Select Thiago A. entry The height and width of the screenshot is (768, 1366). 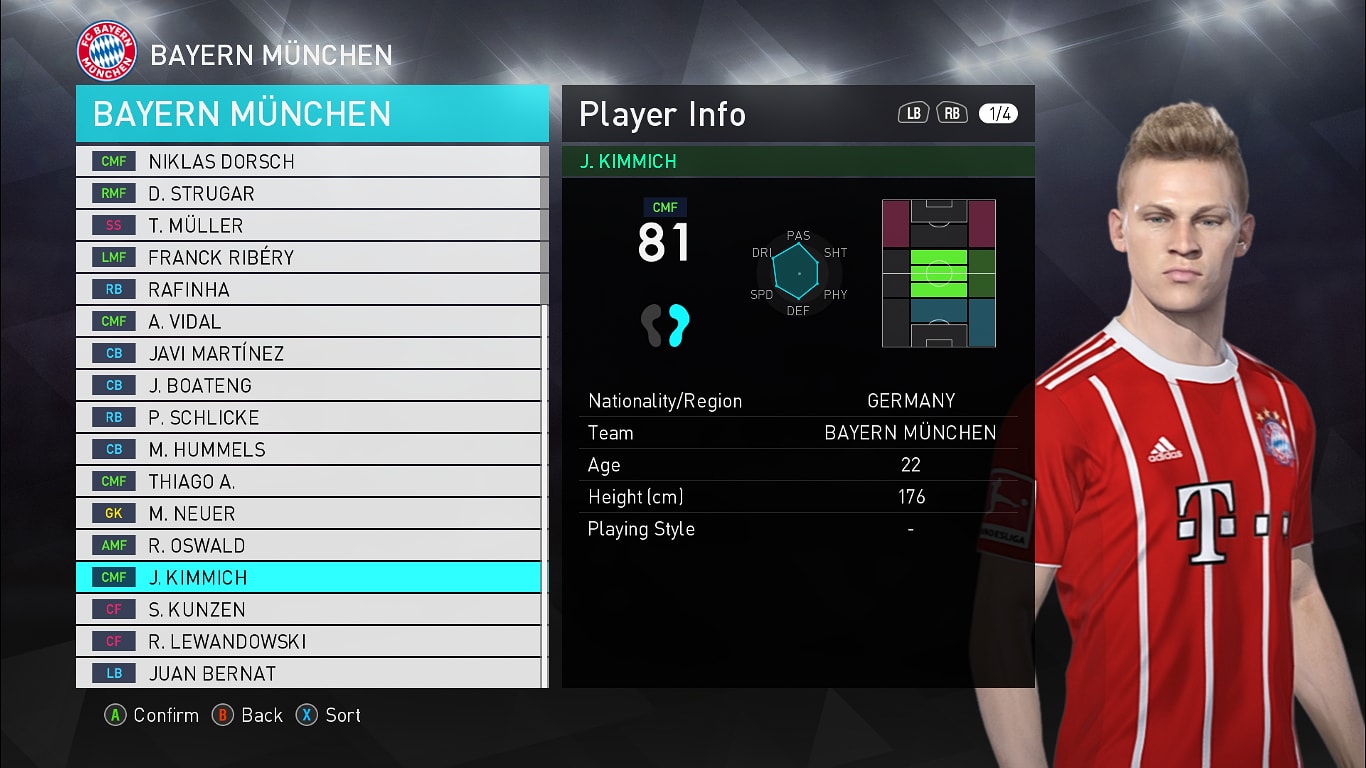pos(310,481)
